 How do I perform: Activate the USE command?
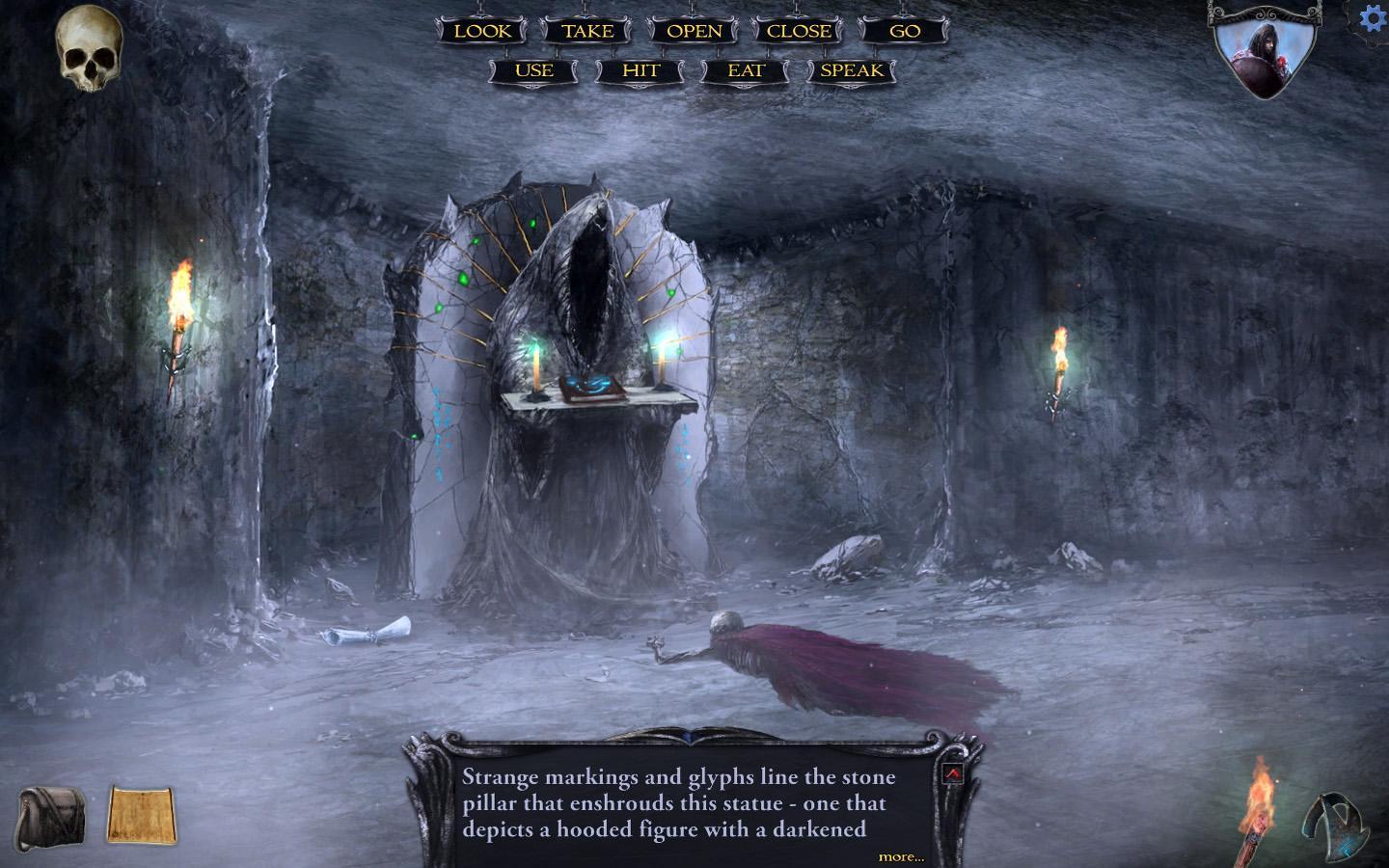[x=532, y=69]
